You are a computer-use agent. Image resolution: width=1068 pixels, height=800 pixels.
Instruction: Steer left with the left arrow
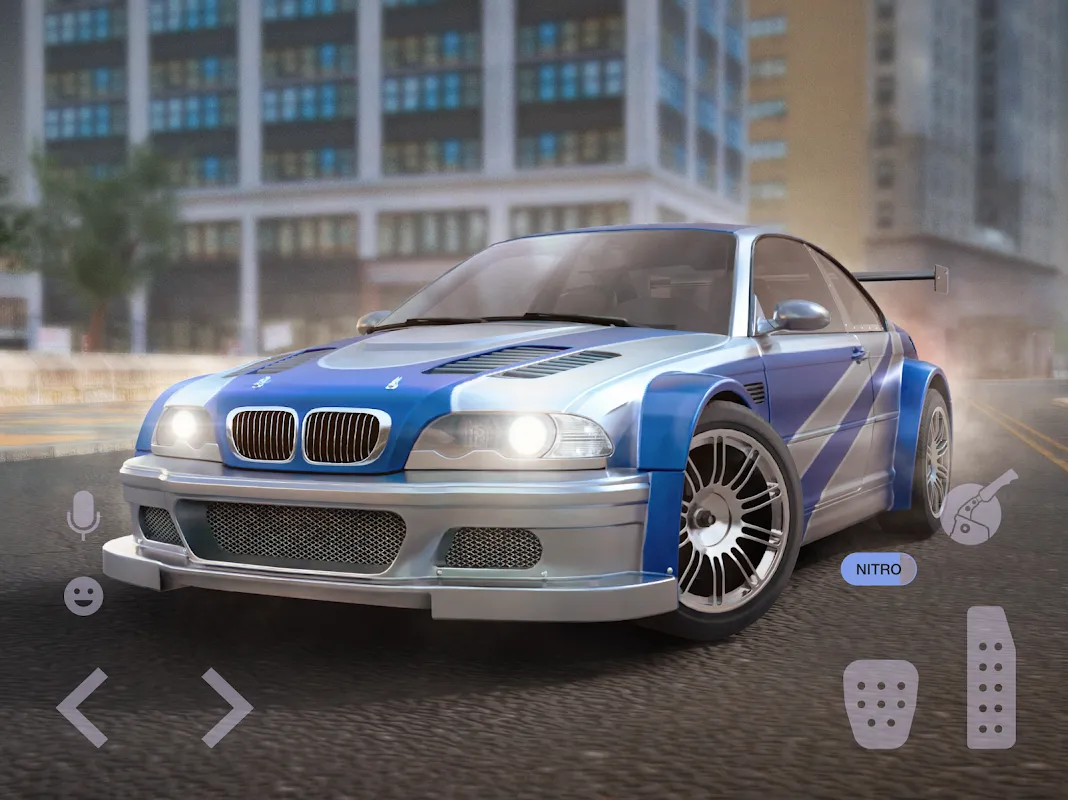[83, 708]
